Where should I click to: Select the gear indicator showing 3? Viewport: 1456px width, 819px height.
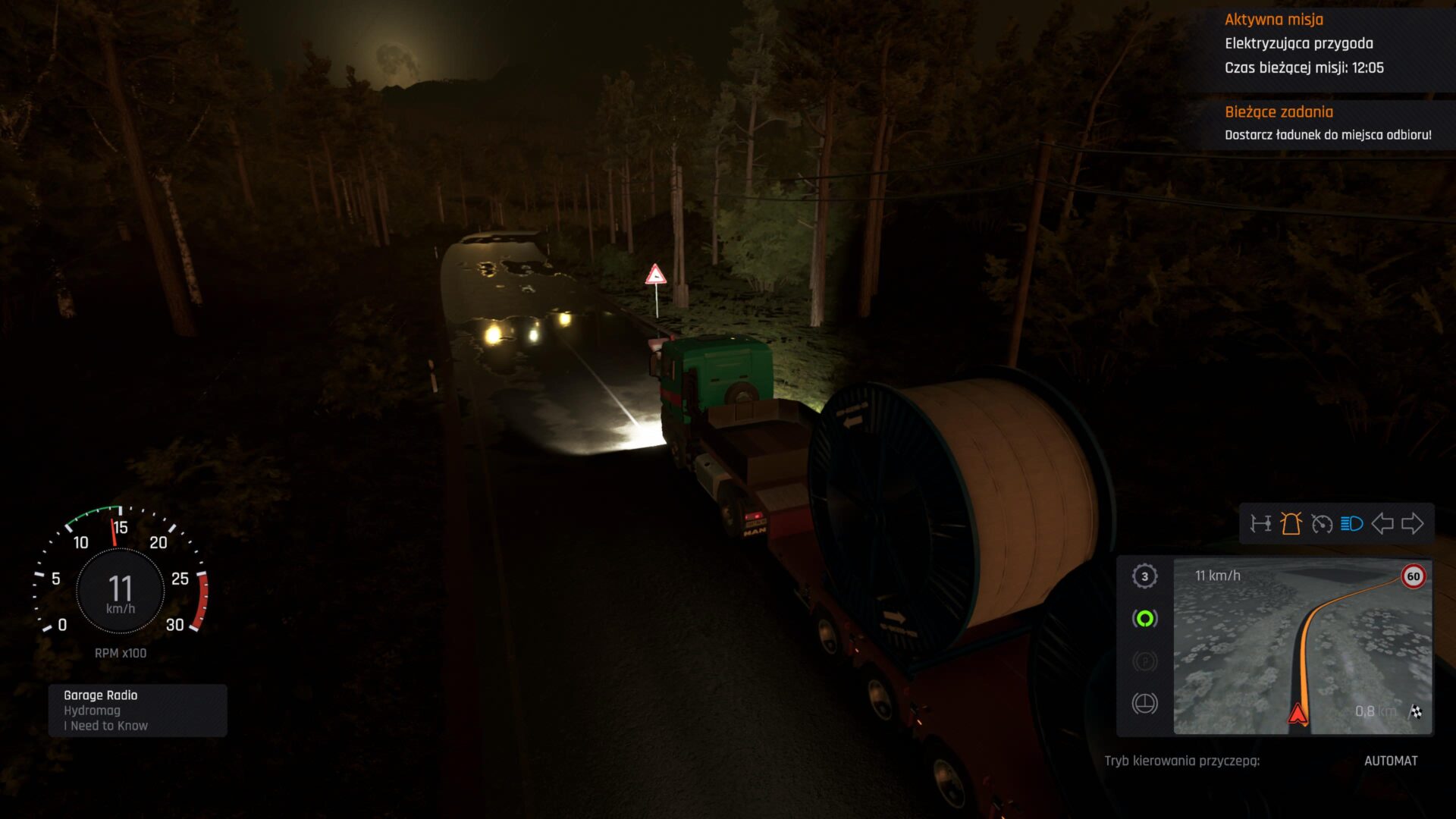pos(1145,577)
